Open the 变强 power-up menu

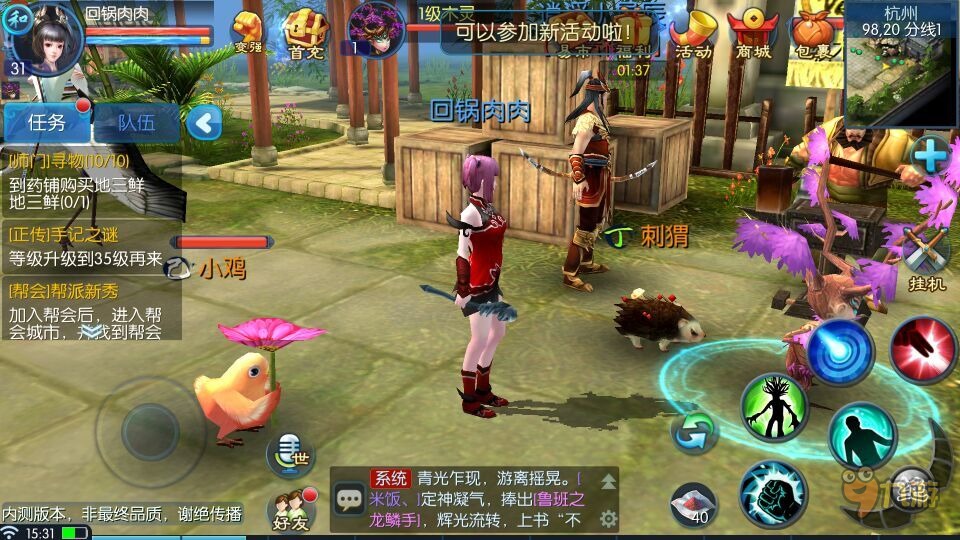click(249, 31)
